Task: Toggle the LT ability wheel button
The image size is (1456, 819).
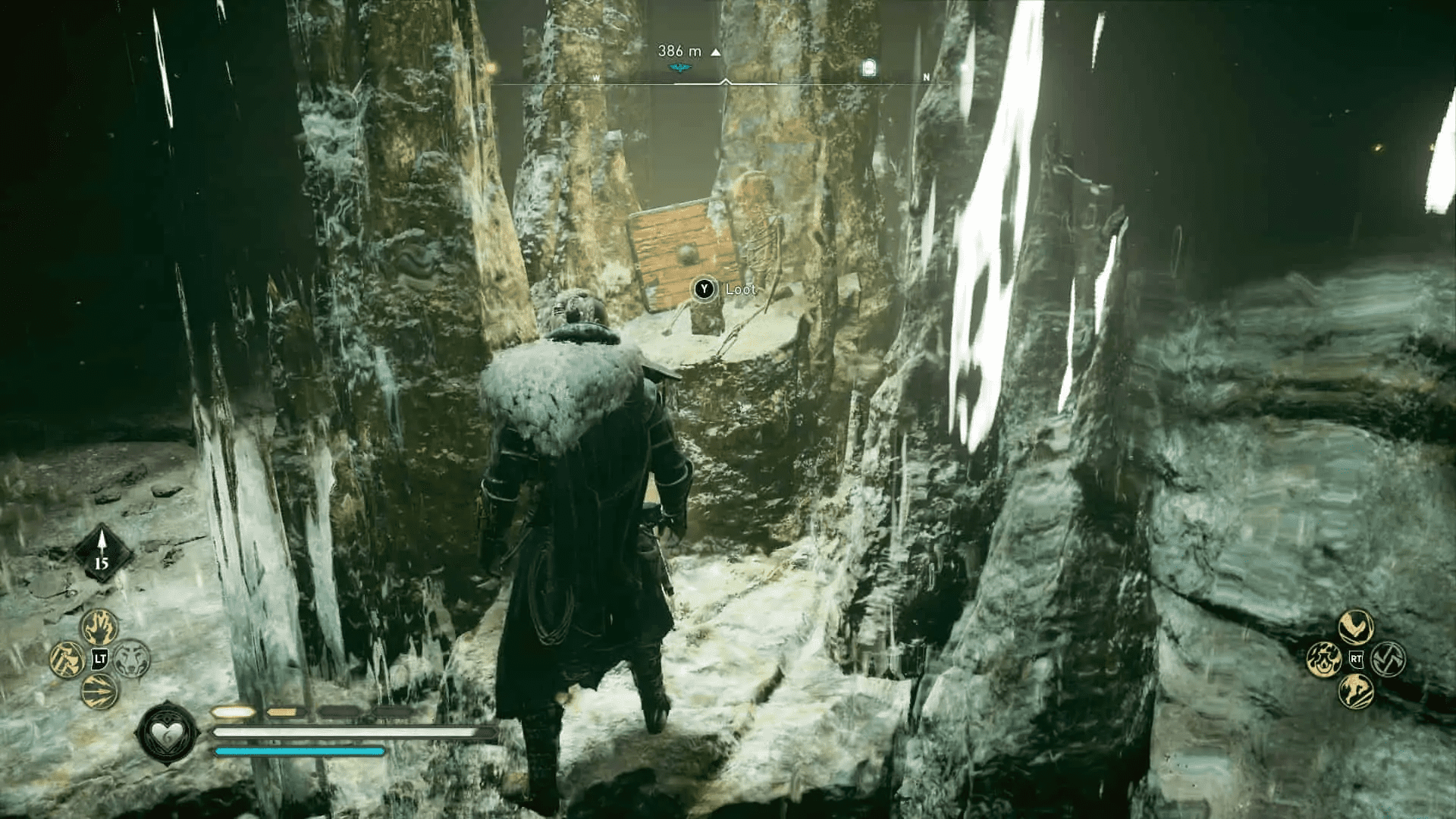Action: click(x=99, y=660)
